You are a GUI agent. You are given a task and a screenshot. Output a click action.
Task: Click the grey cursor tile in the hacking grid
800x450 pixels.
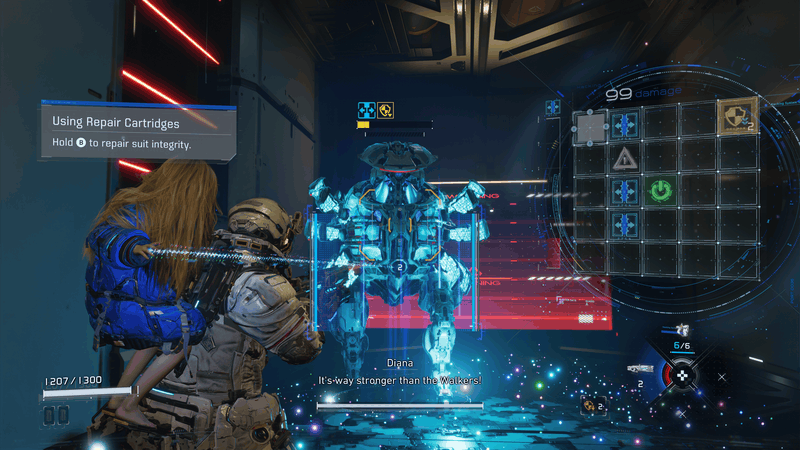(590, 126)
